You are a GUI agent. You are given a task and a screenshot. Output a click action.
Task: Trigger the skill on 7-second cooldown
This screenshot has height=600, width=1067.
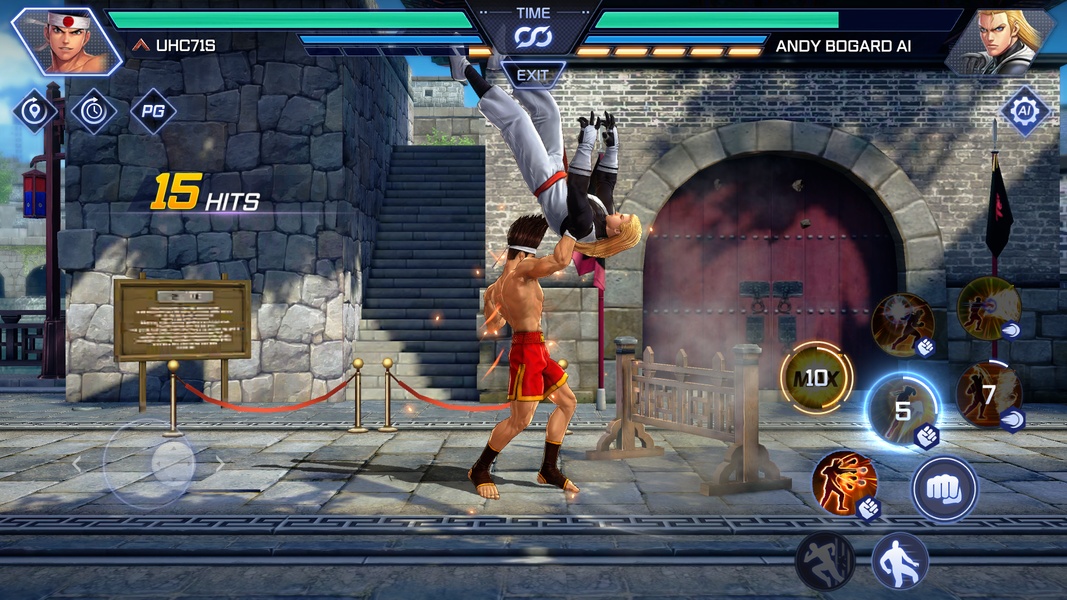(988, 395)
